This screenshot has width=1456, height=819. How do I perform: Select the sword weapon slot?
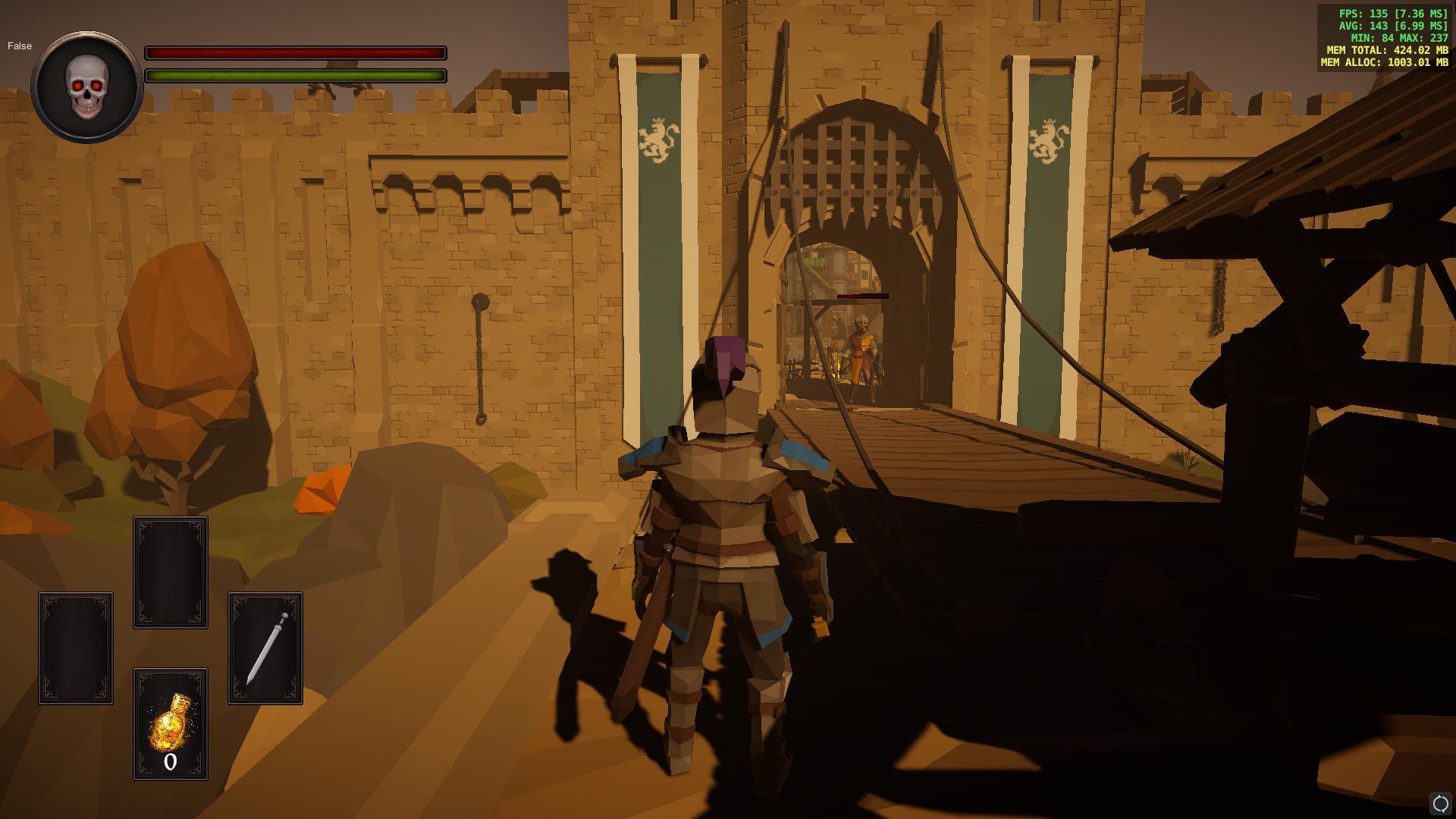265,648
